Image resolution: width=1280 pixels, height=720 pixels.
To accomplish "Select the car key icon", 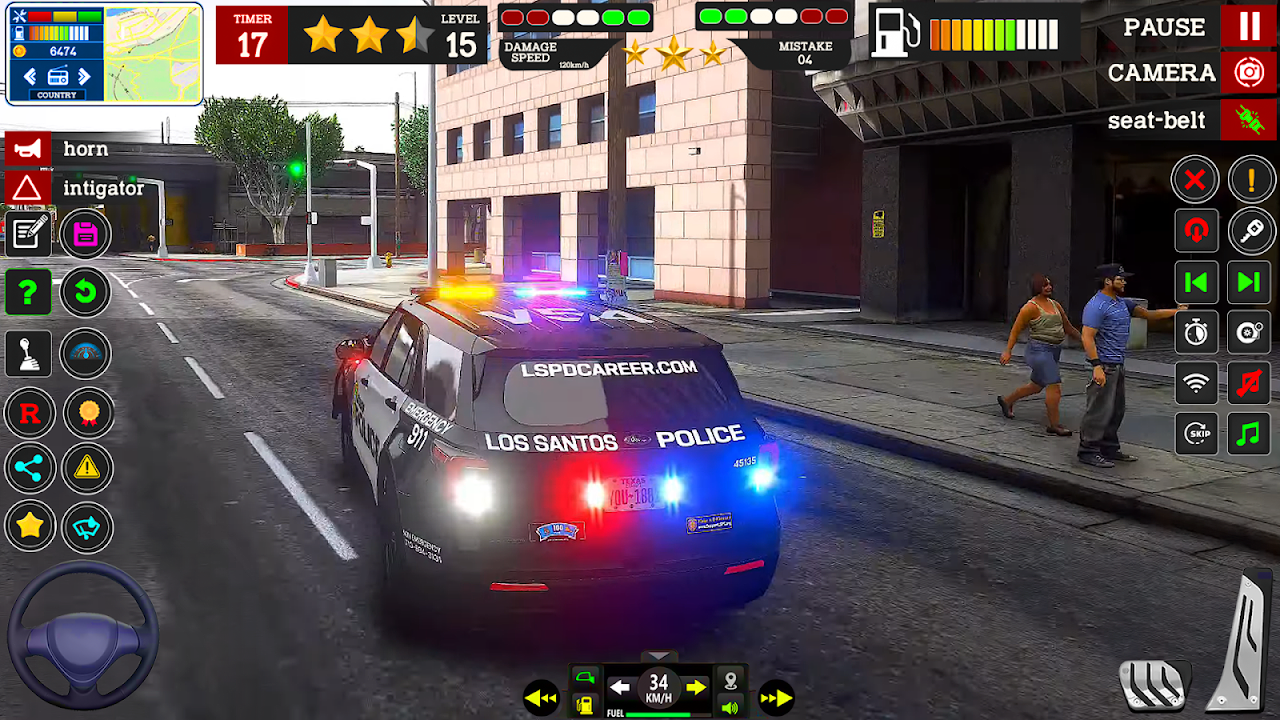I will 1250,232.
